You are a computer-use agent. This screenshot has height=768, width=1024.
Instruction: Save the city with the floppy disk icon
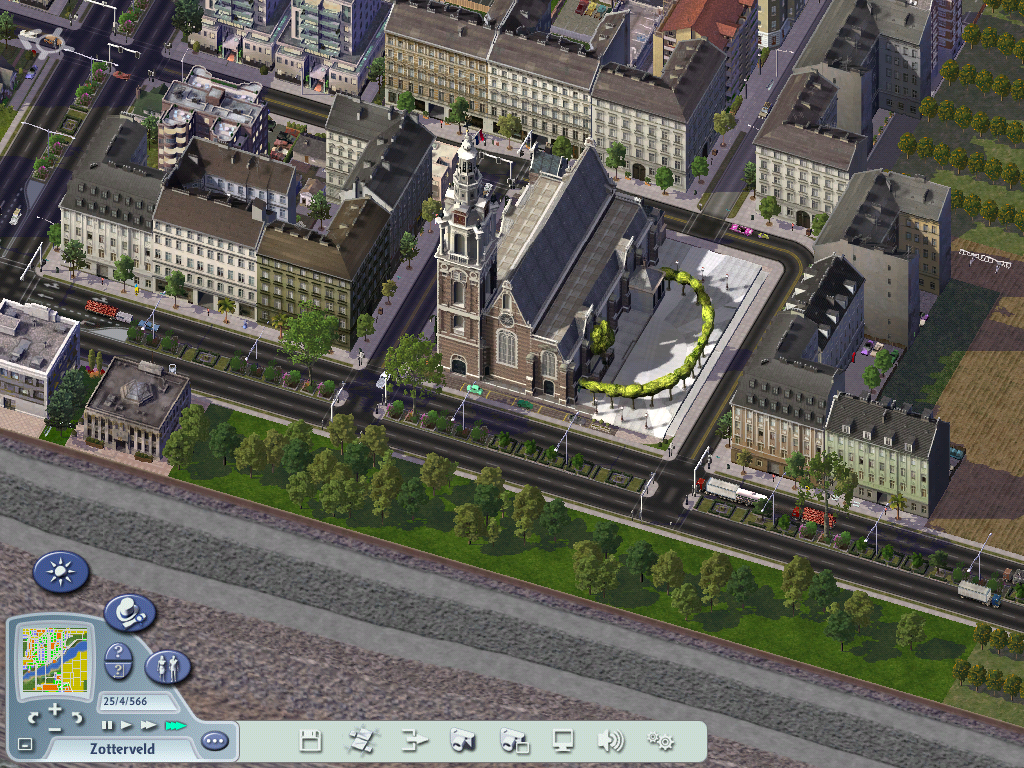click(x=311, y=741)
